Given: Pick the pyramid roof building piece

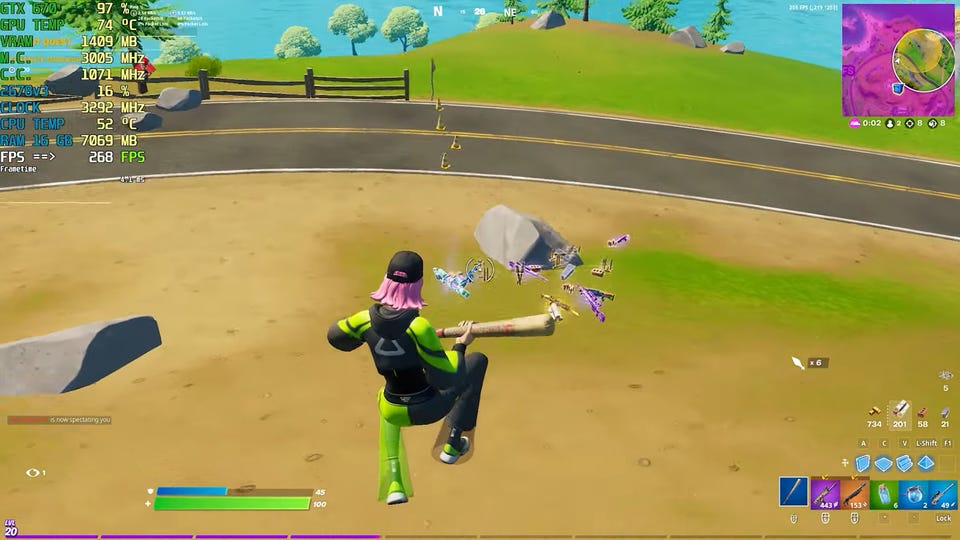Looking at the screenshot, I should tap(925, 463).
